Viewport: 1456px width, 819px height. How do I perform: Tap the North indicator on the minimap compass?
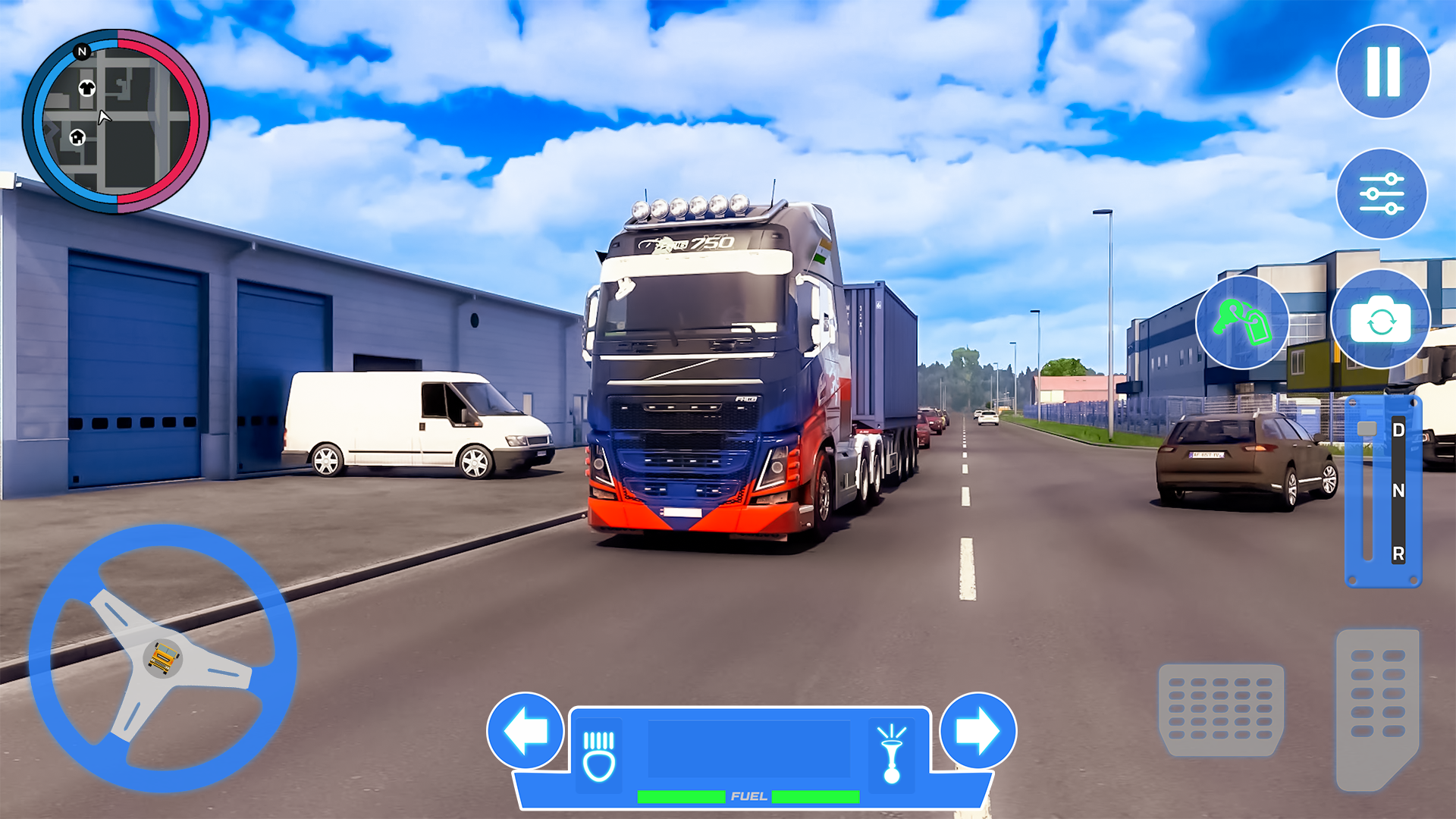click(x=82, y=51)
